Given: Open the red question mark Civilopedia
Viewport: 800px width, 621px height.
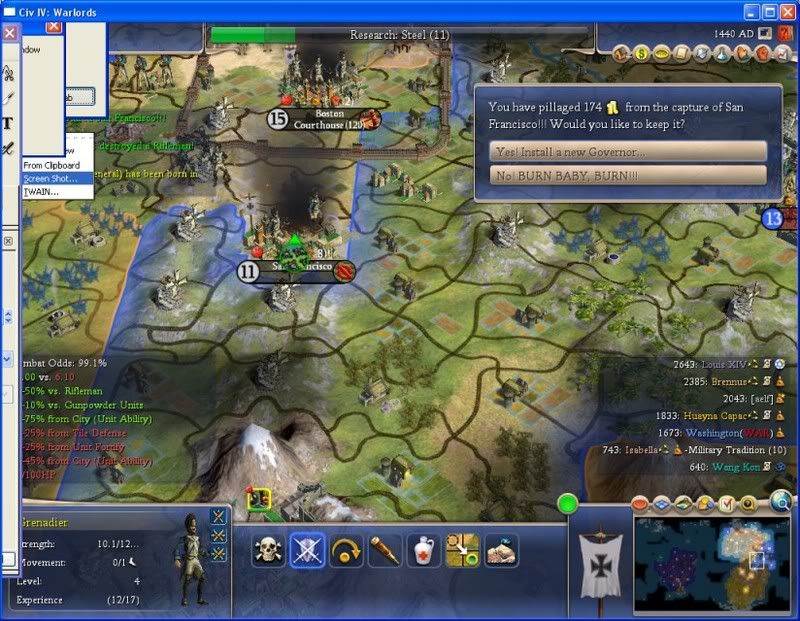Looking at the screenshot, I should click(x=784, y=33).
